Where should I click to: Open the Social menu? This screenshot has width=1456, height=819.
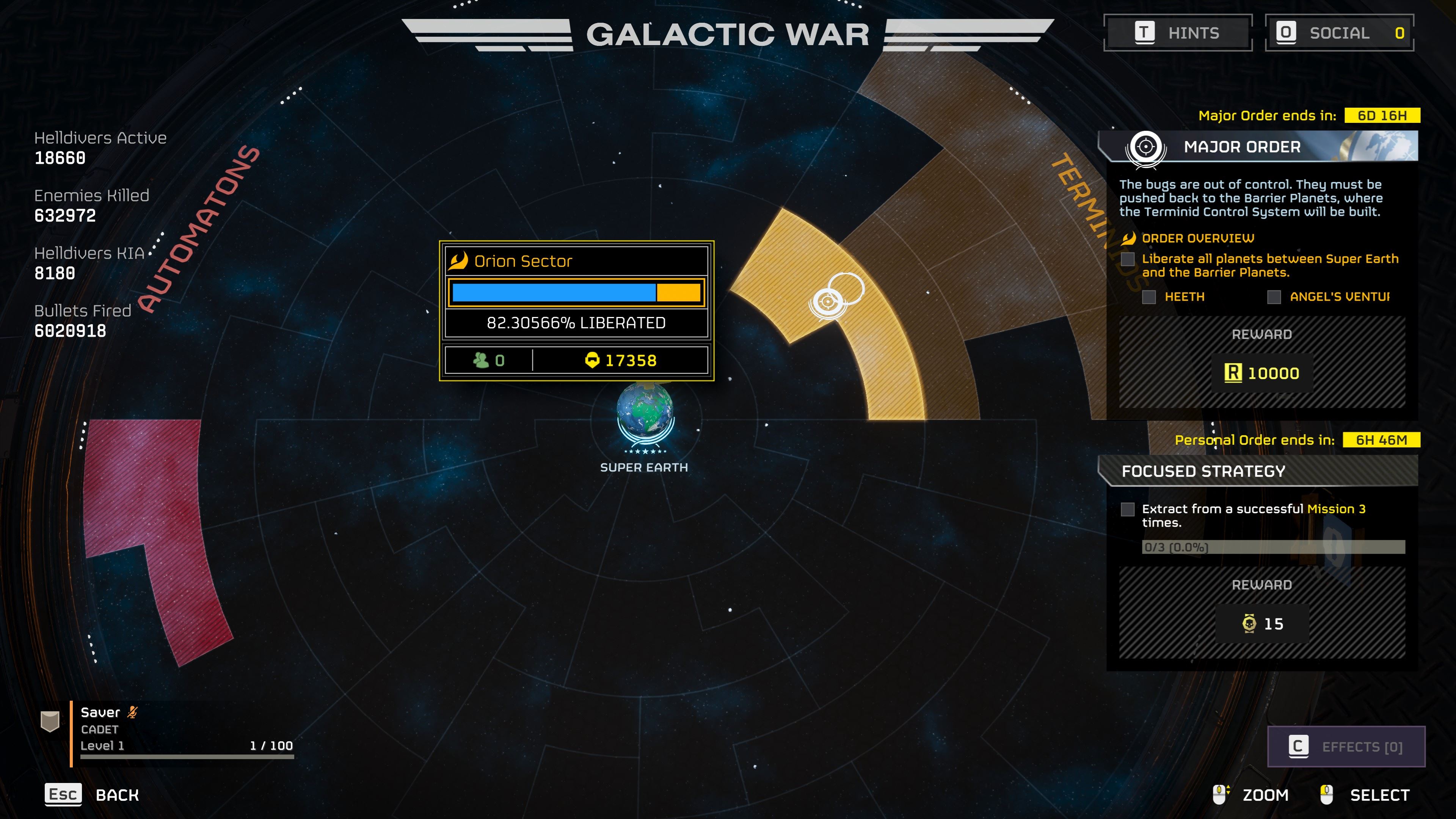coord(1339,33)
